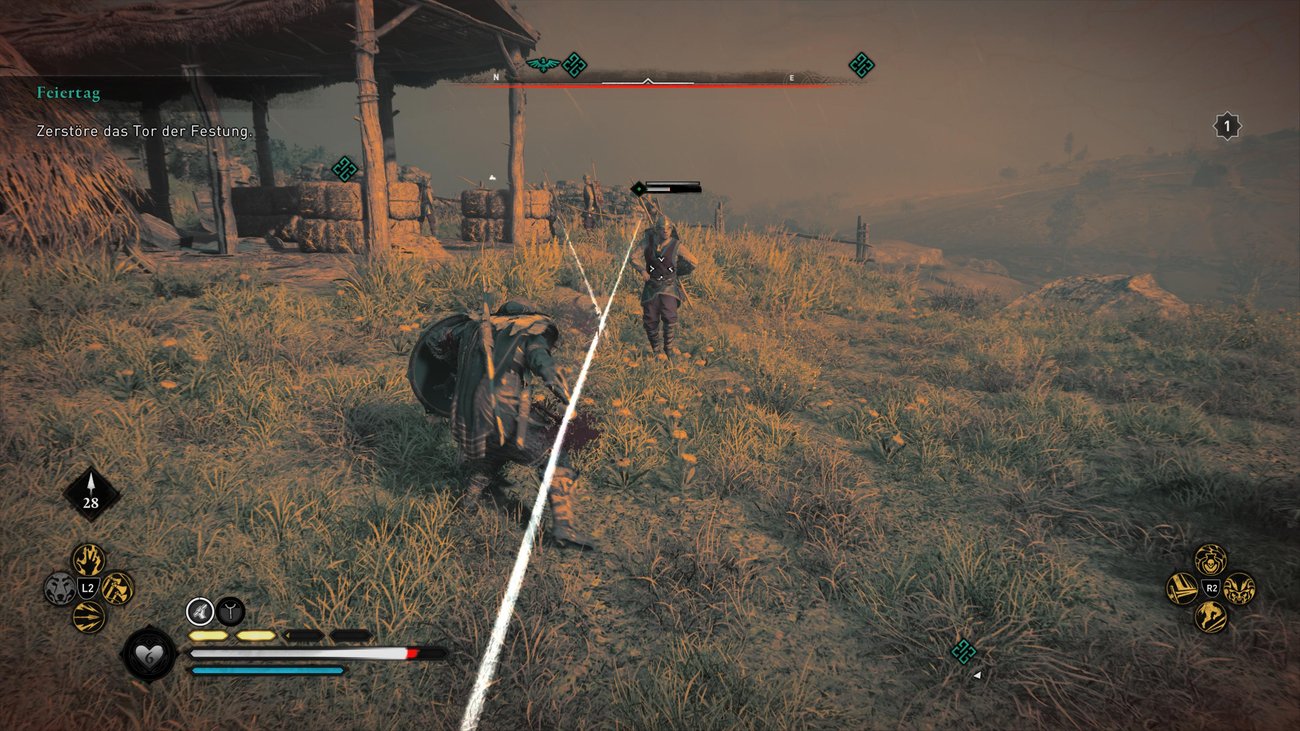The image size is (1300, 731).
Task: Activate the slanted blade strike ability
Action: [1182, 588]
